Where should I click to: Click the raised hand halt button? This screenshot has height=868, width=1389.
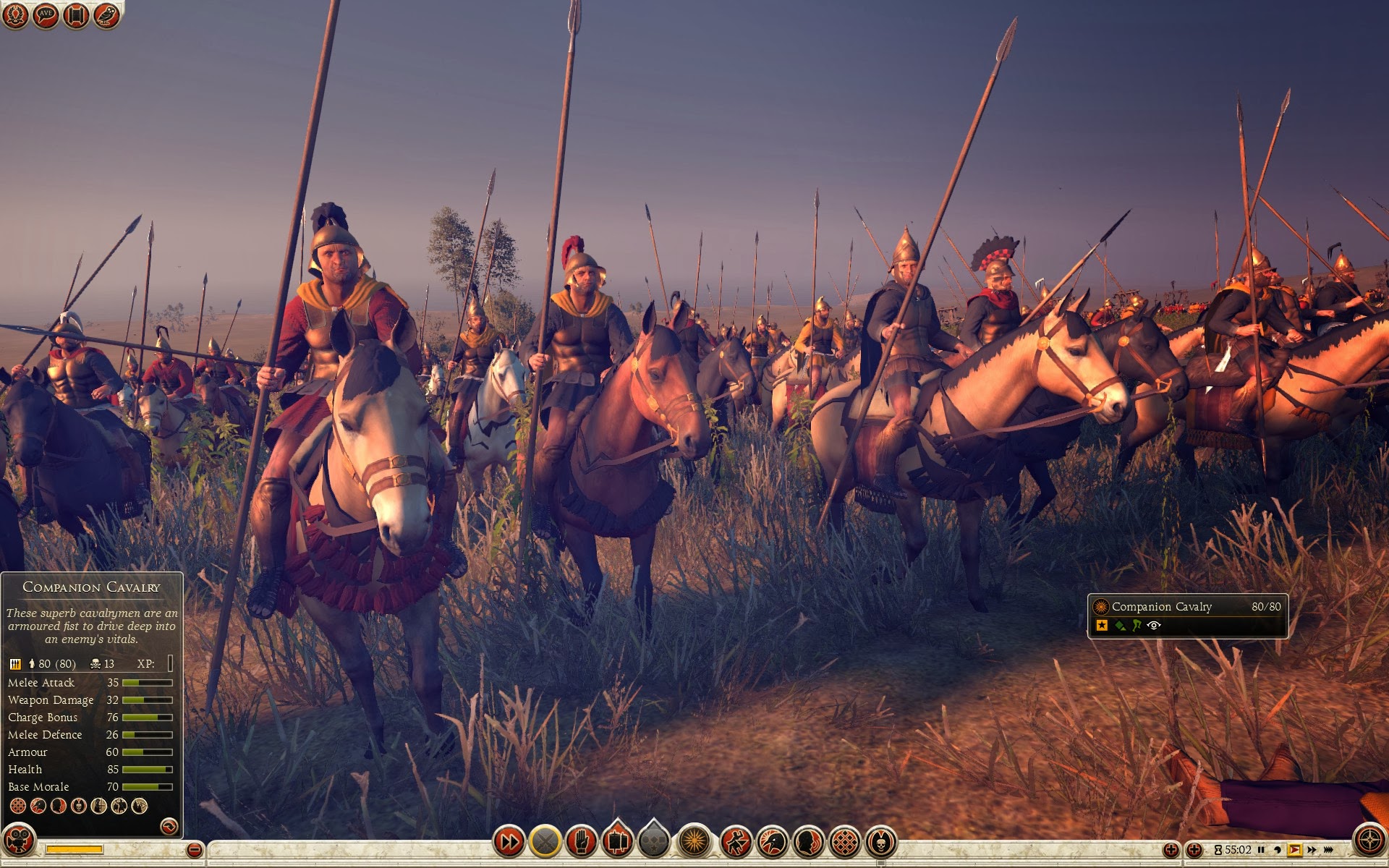(581, 841)
